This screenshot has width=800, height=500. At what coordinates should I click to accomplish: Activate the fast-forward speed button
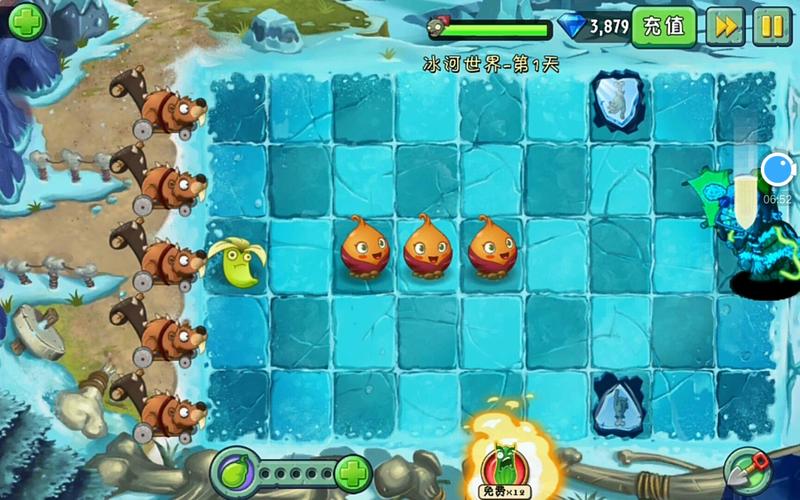coord(724,26)
